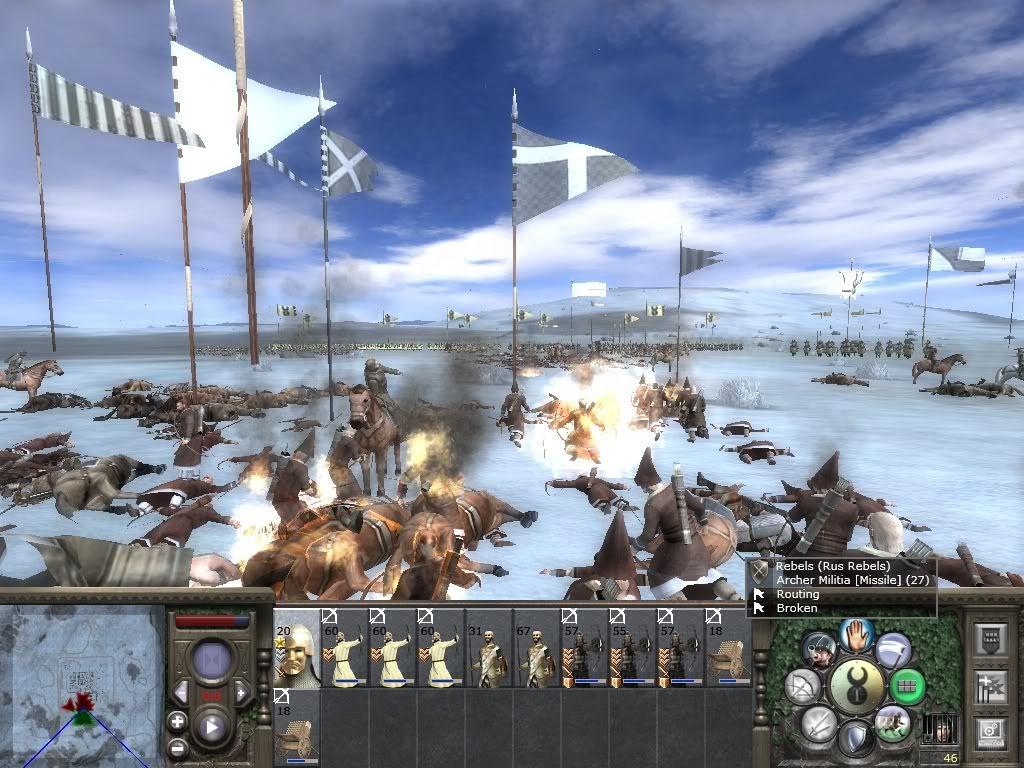Viewport: 1024px width, 768px height.
Task: Toggle guard mode with the shield icon
Action: (856, 740)
